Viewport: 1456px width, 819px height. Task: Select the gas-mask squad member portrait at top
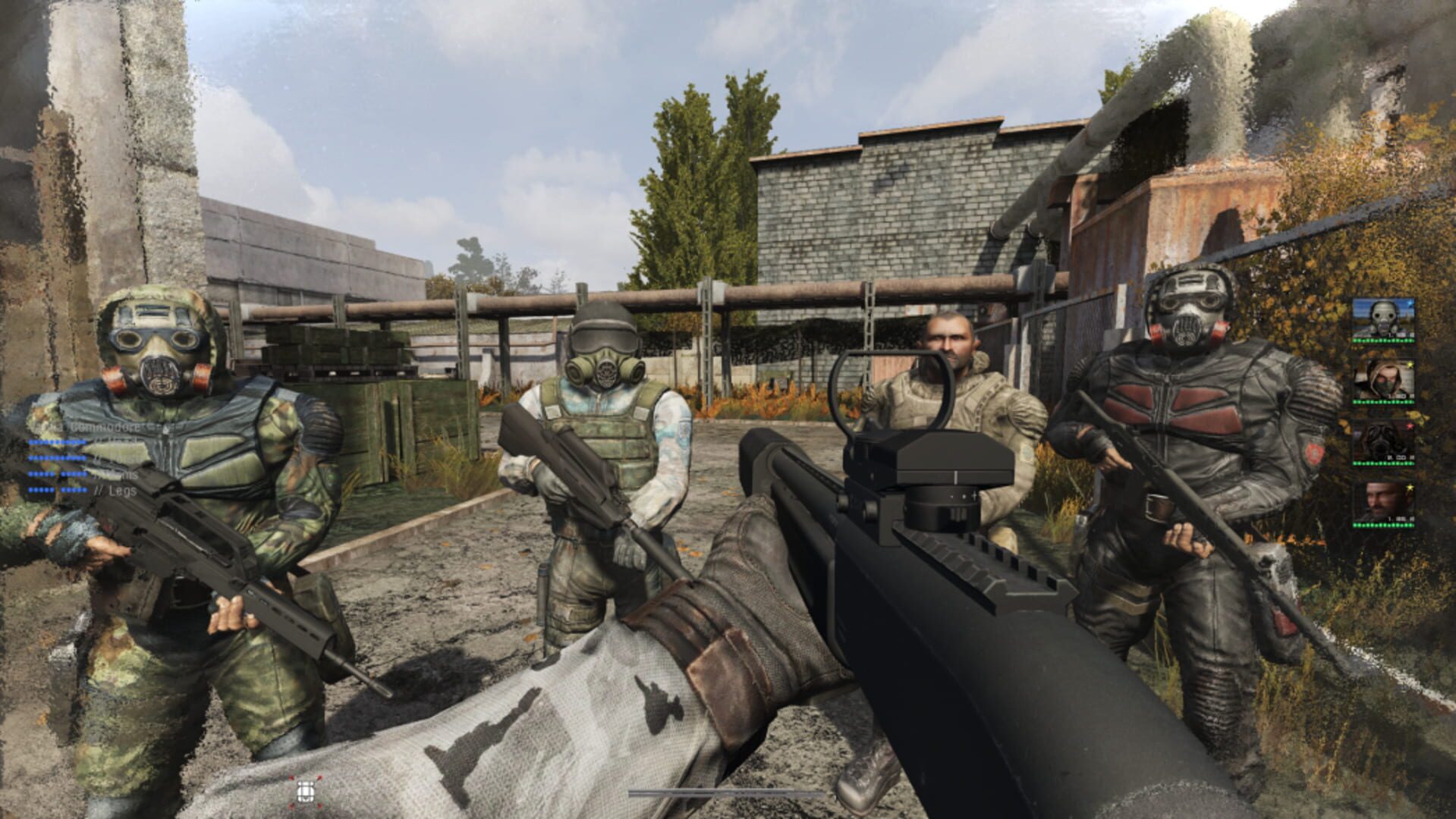pos(1385,319)
